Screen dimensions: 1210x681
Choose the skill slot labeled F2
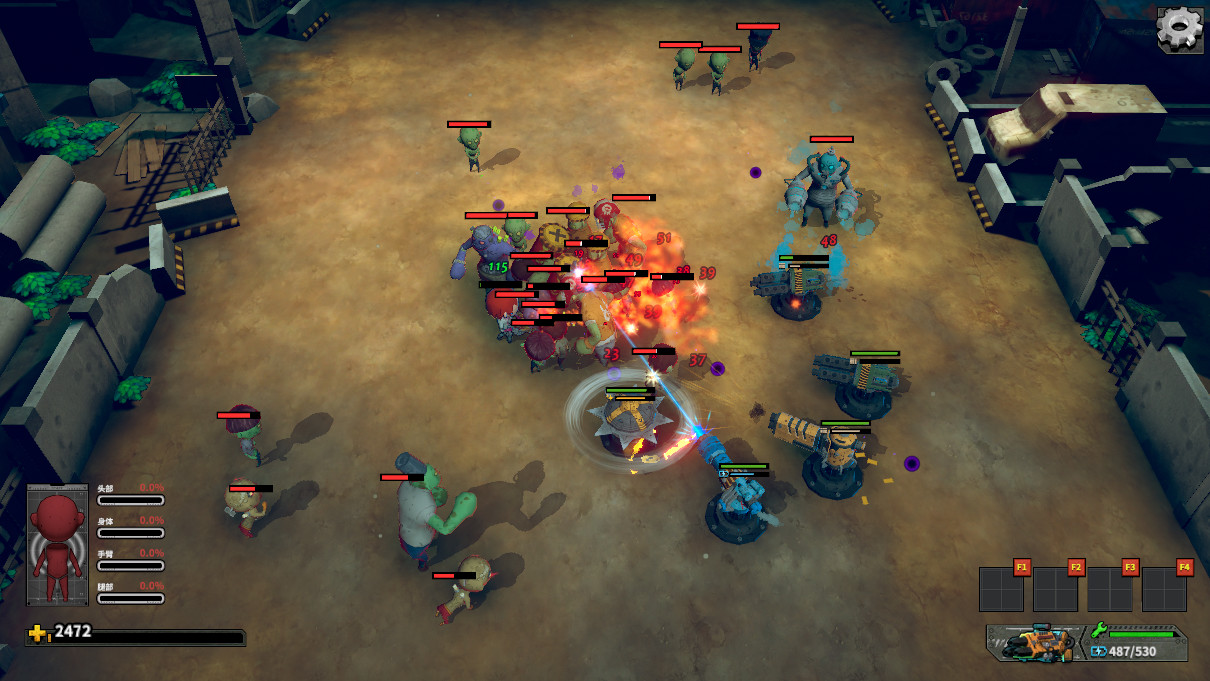click(1056, 589)
